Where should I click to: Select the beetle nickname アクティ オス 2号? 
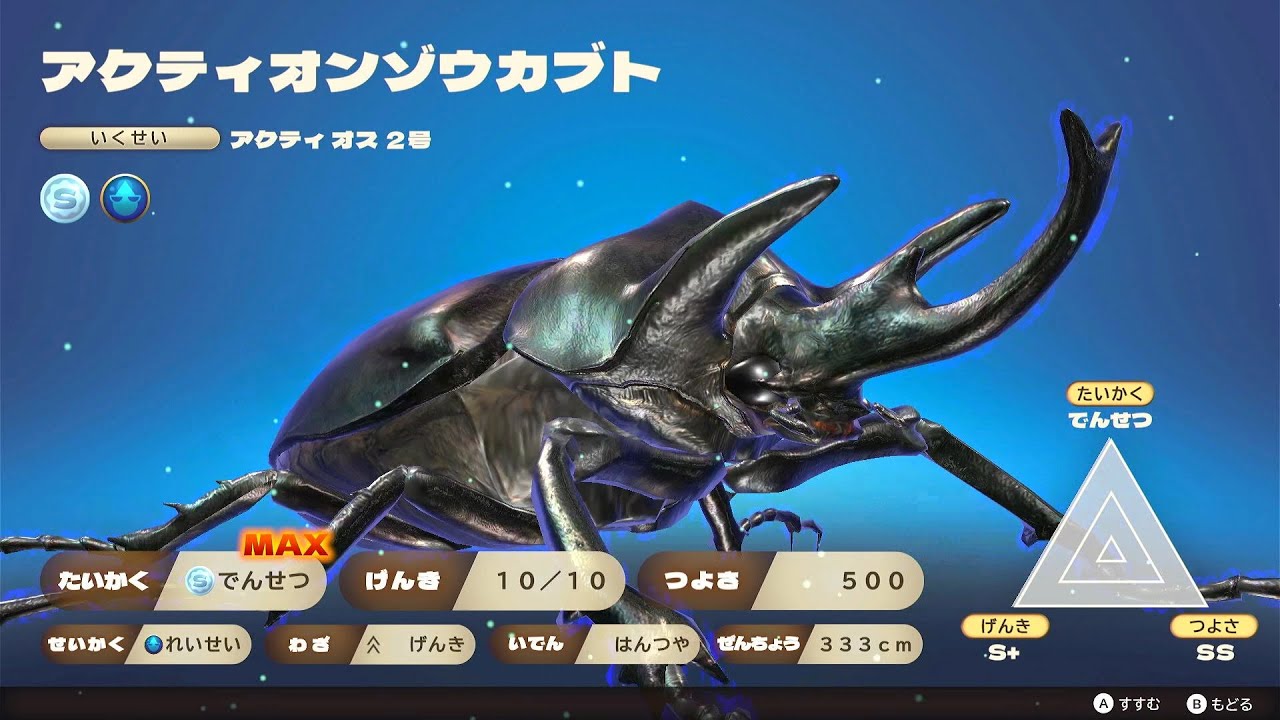tap(330, 139)
